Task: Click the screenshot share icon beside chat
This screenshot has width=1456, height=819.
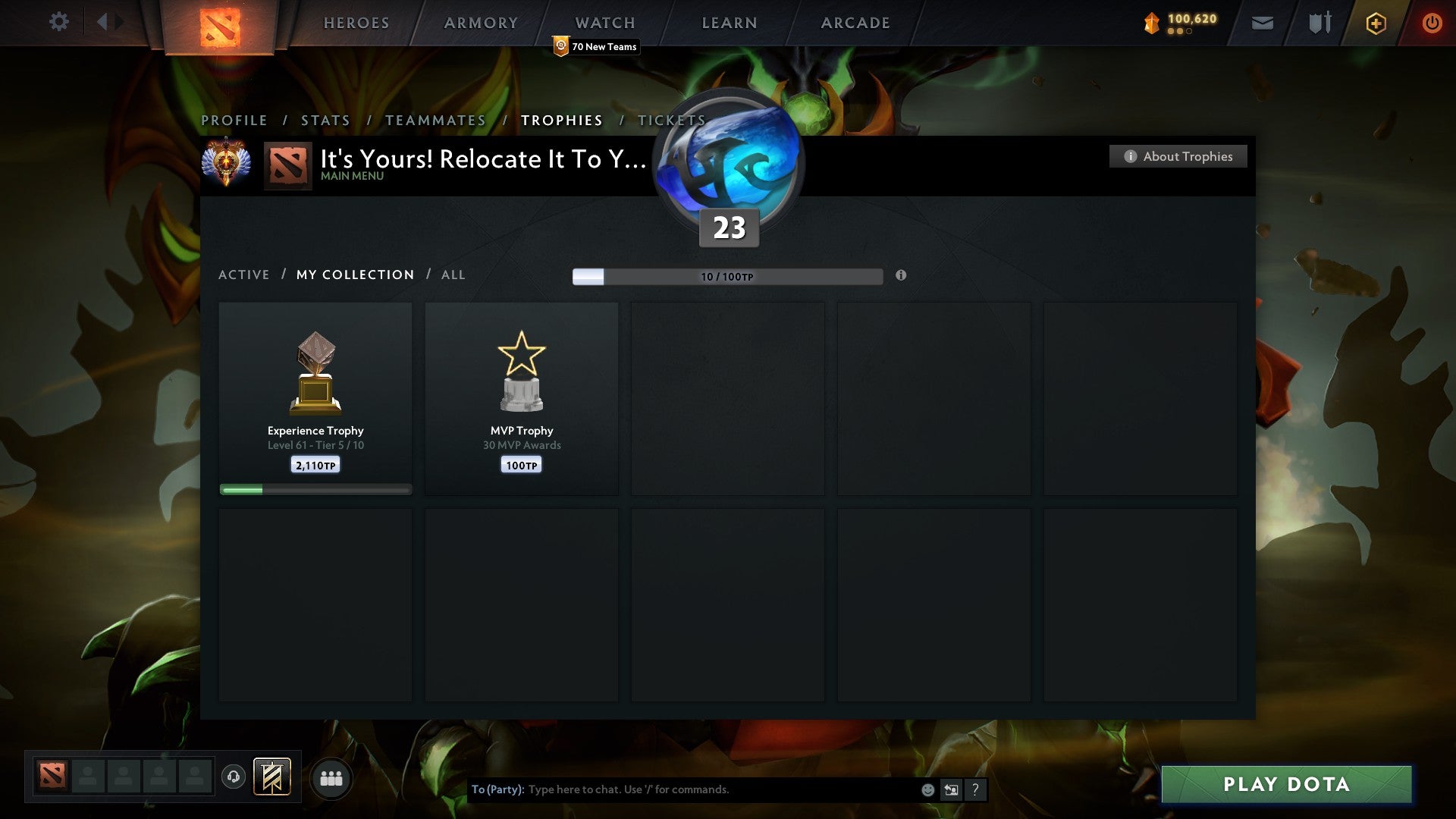Action: pos(951,789)
